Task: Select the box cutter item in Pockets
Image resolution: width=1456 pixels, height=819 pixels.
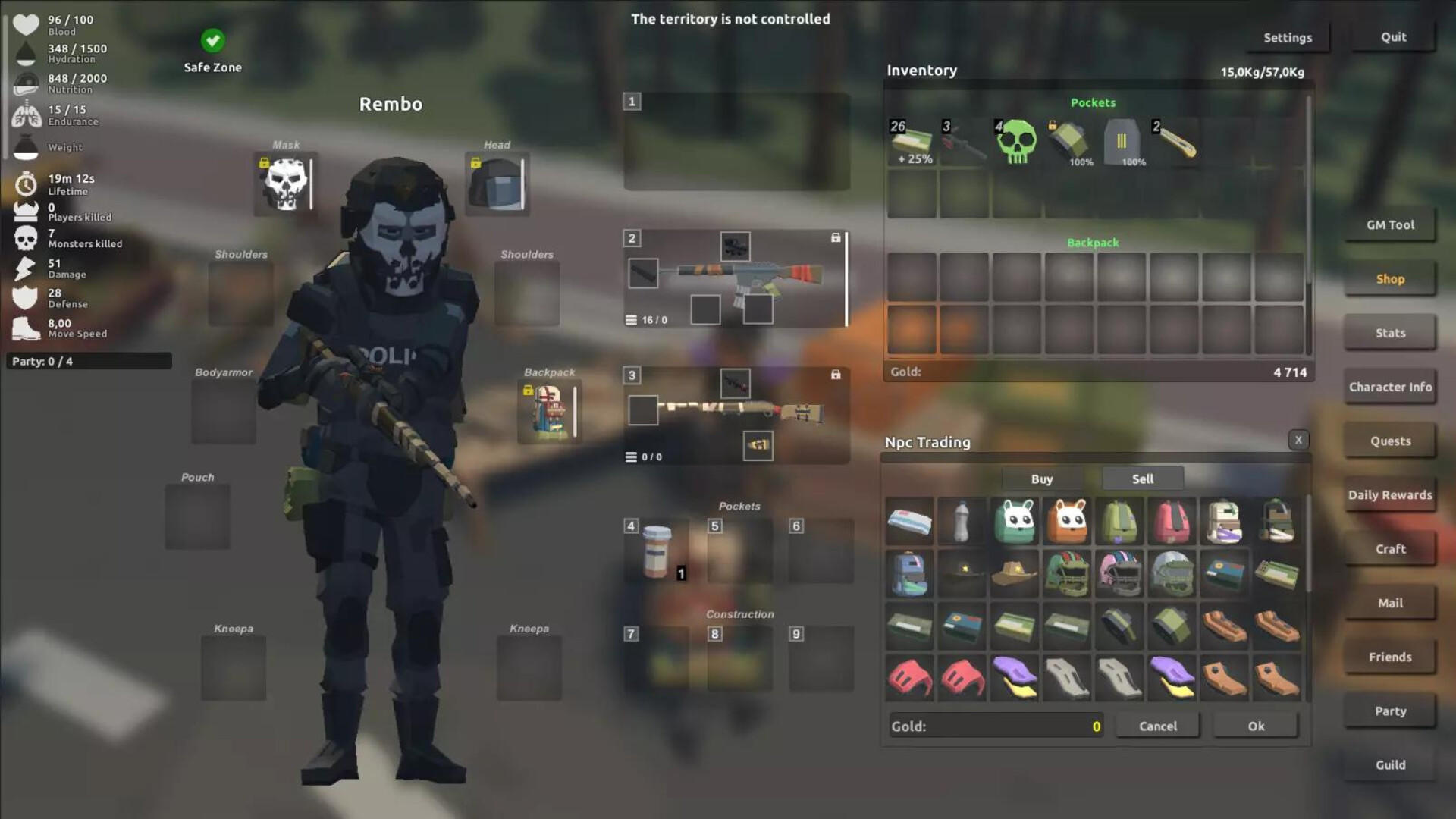Action: (1175, 143)
